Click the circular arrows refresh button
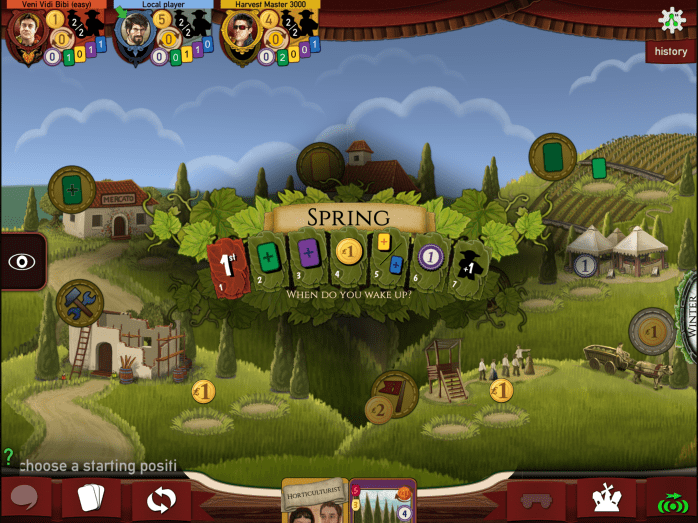Viewport: 698px width, 523px height. coord(160,498)
